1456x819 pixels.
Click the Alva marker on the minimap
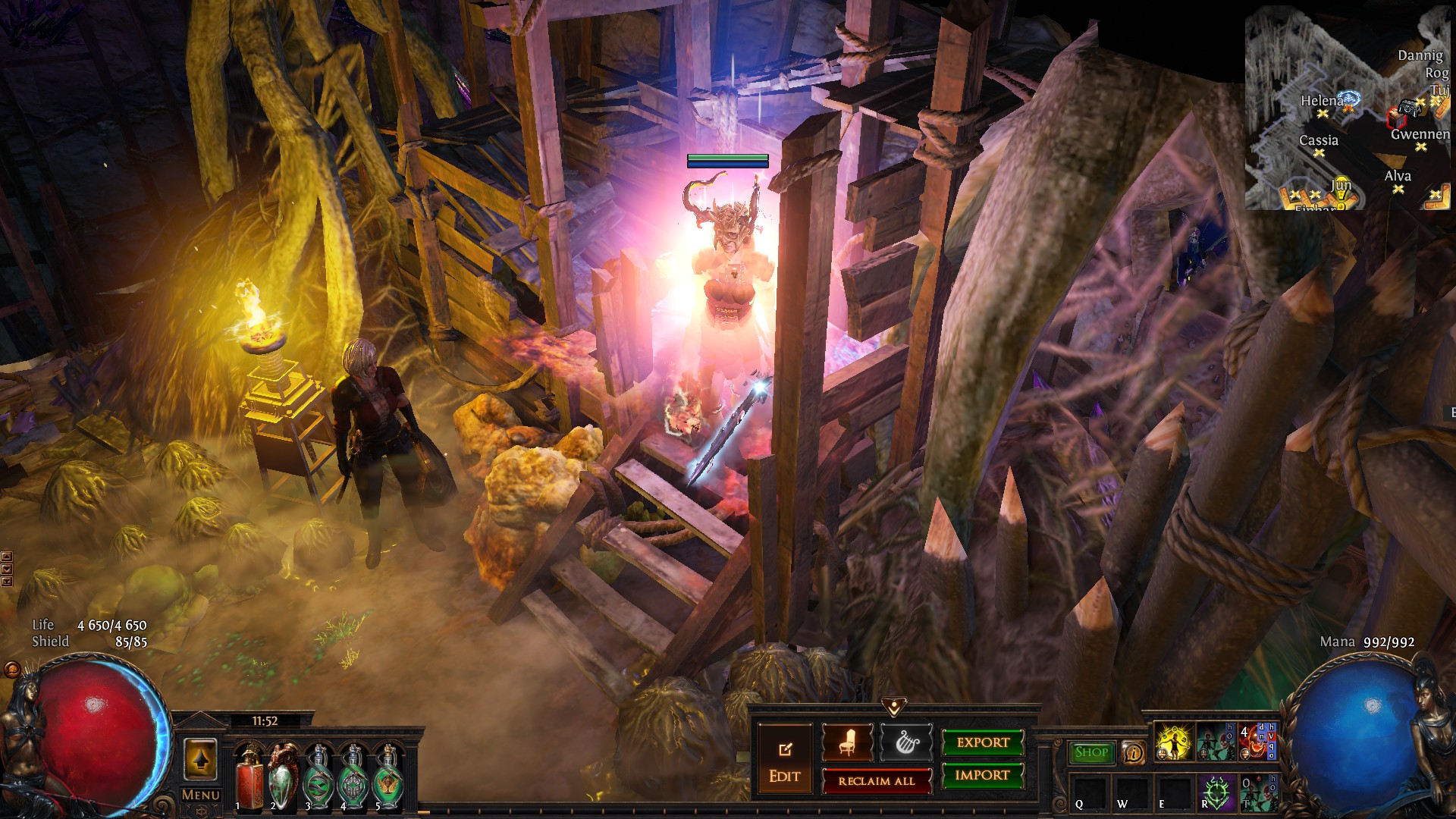tap(1398, 189)
